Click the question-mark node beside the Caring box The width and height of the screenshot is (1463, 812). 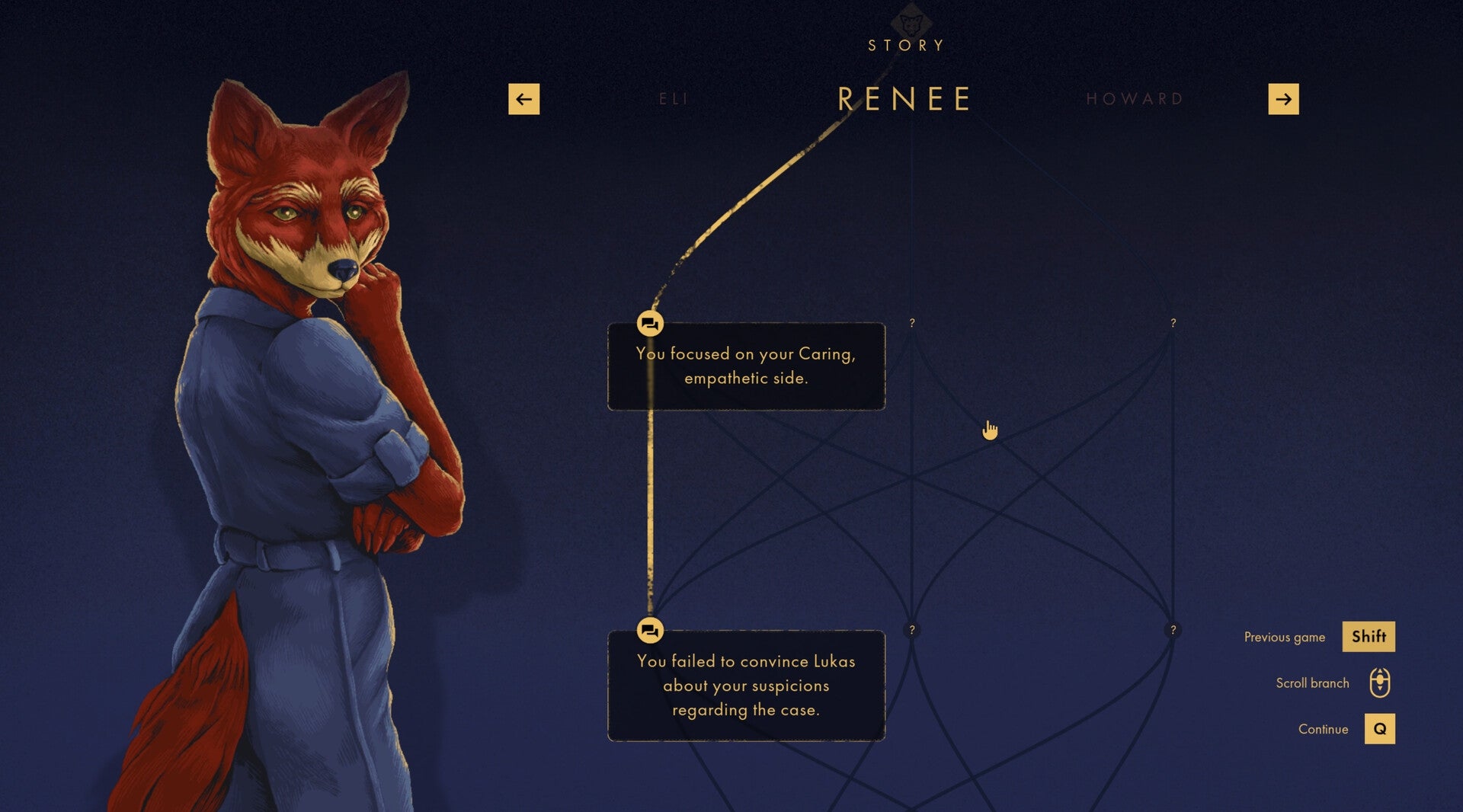point(912,323)
